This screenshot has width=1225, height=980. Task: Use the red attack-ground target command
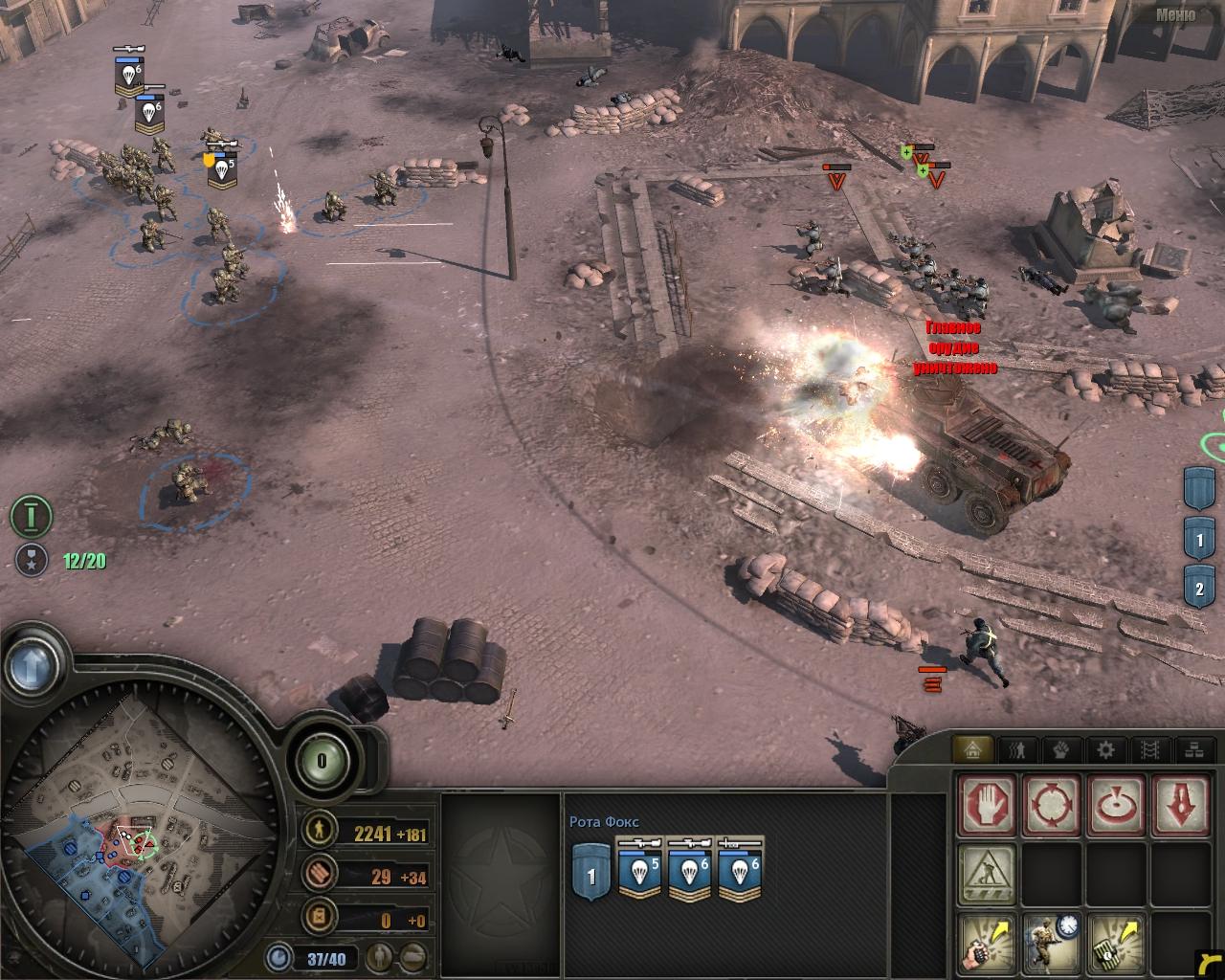coord(1114,802)
